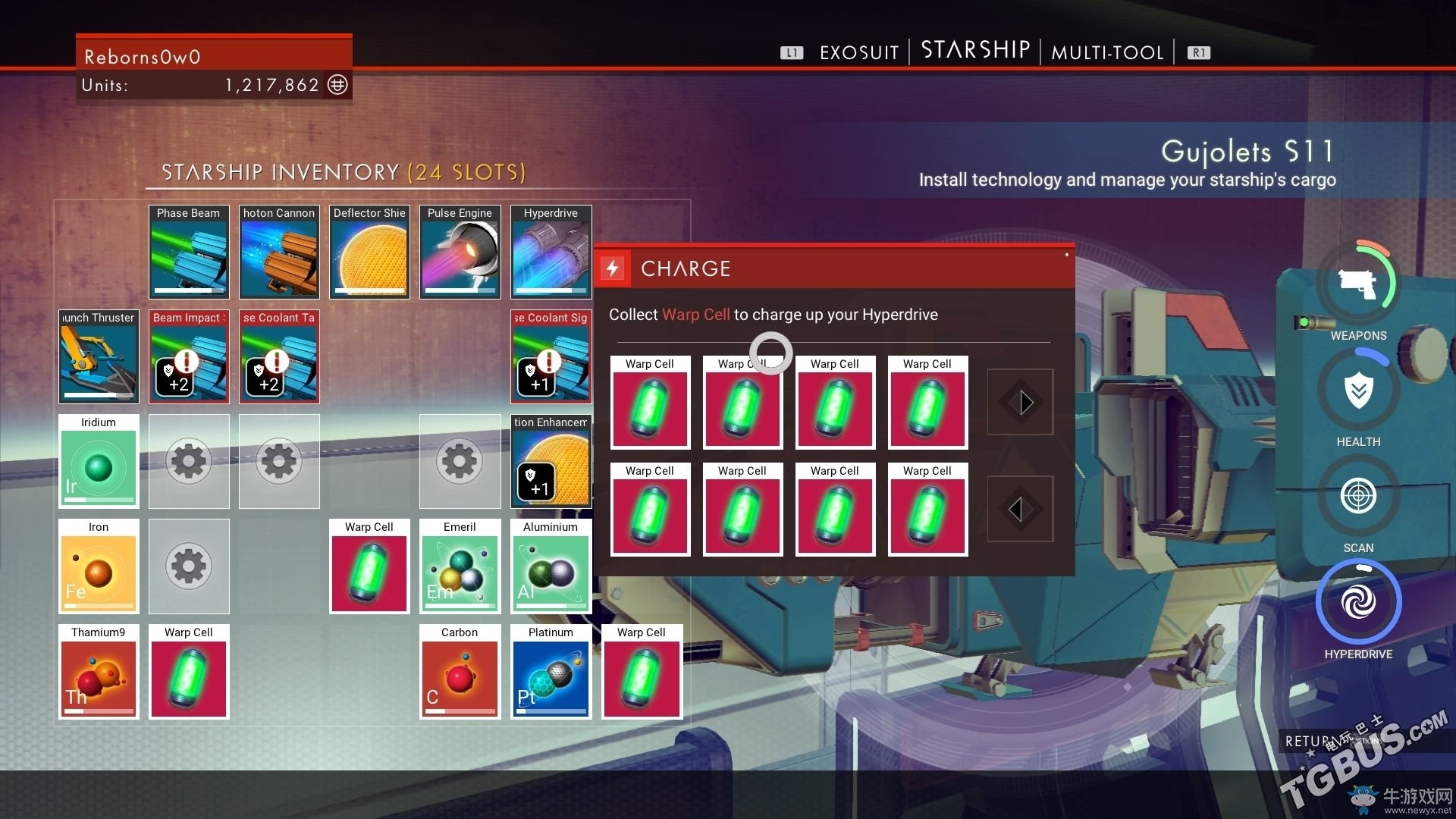Select the Hyperdrive technology slot
Viewport: 1456px width, 819px height.
tap(551, 252)
